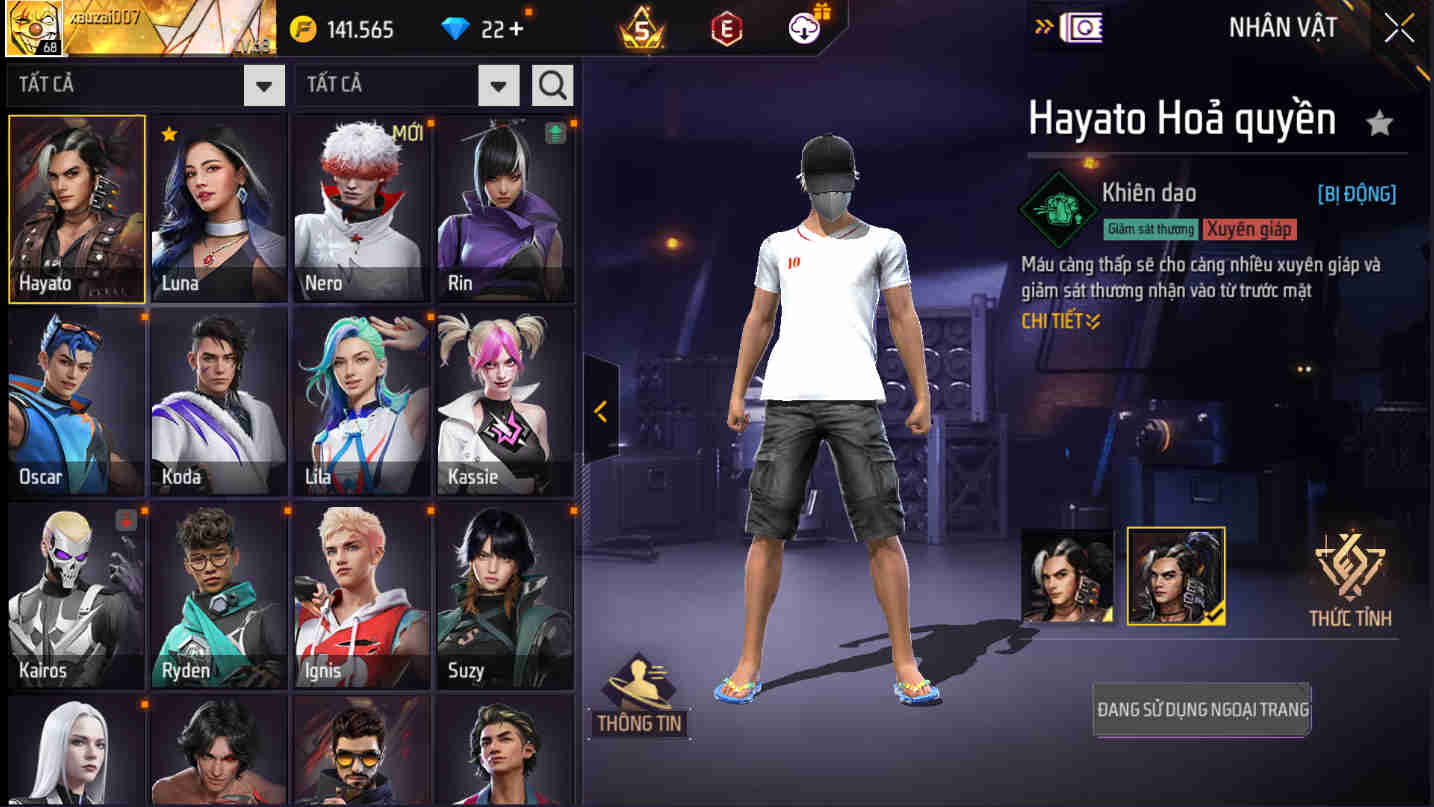Click ĐANG SỬ DỤNG NGOẠI TRANG button
The image size is (1434, 807).
pyautogui.click(x=1201, y=709)
